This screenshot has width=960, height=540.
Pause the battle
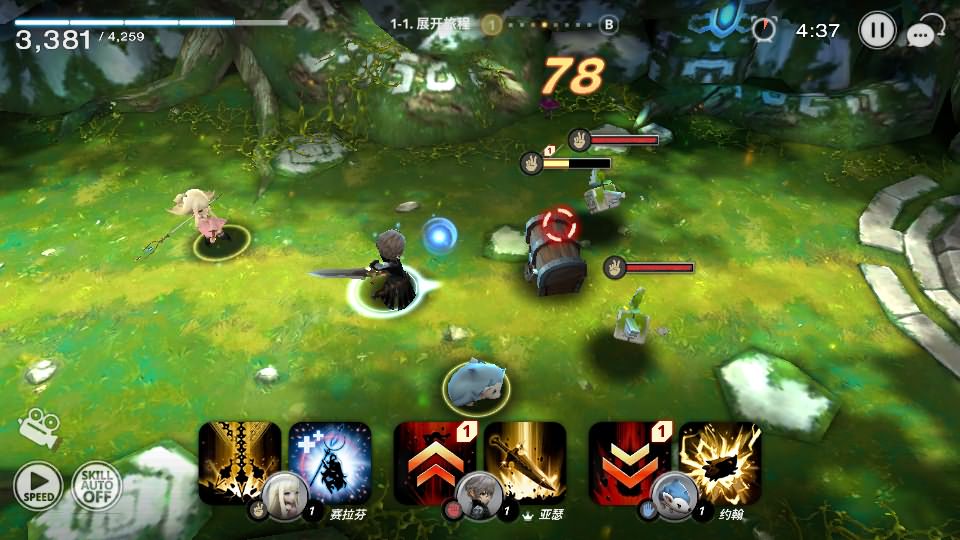876,30
